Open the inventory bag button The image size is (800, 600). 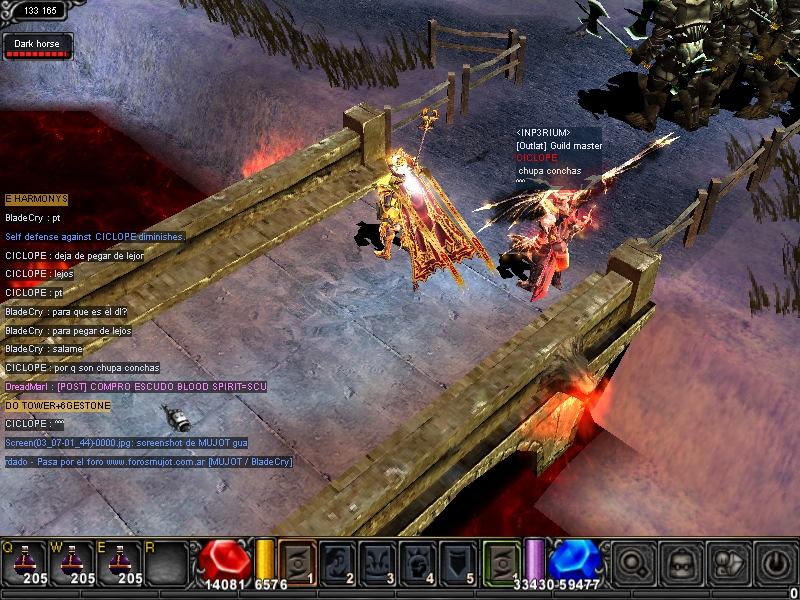[681, 563]
